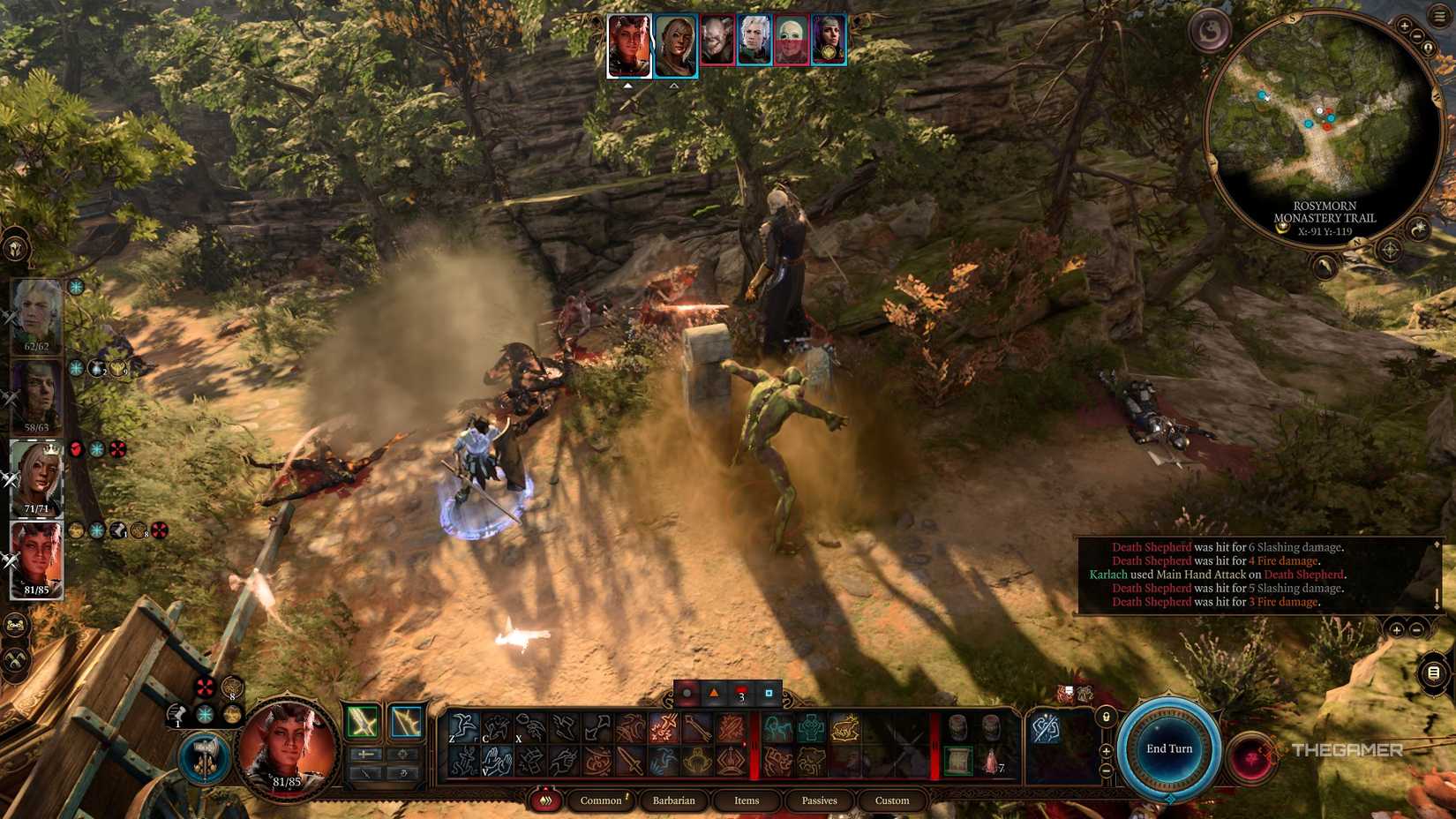Lock the hotbar using the padlock toggle
Viewport: 1456px width, 819px height.
pyautogui.click(x=1106, y=717)
